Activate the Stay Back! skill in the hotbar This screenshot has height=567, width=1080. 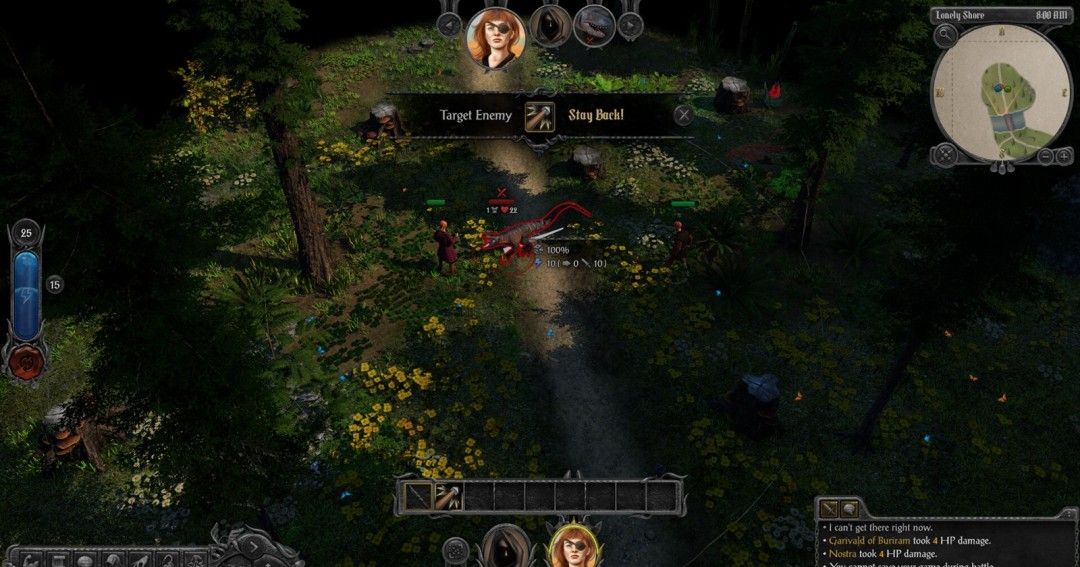point(448,496)
